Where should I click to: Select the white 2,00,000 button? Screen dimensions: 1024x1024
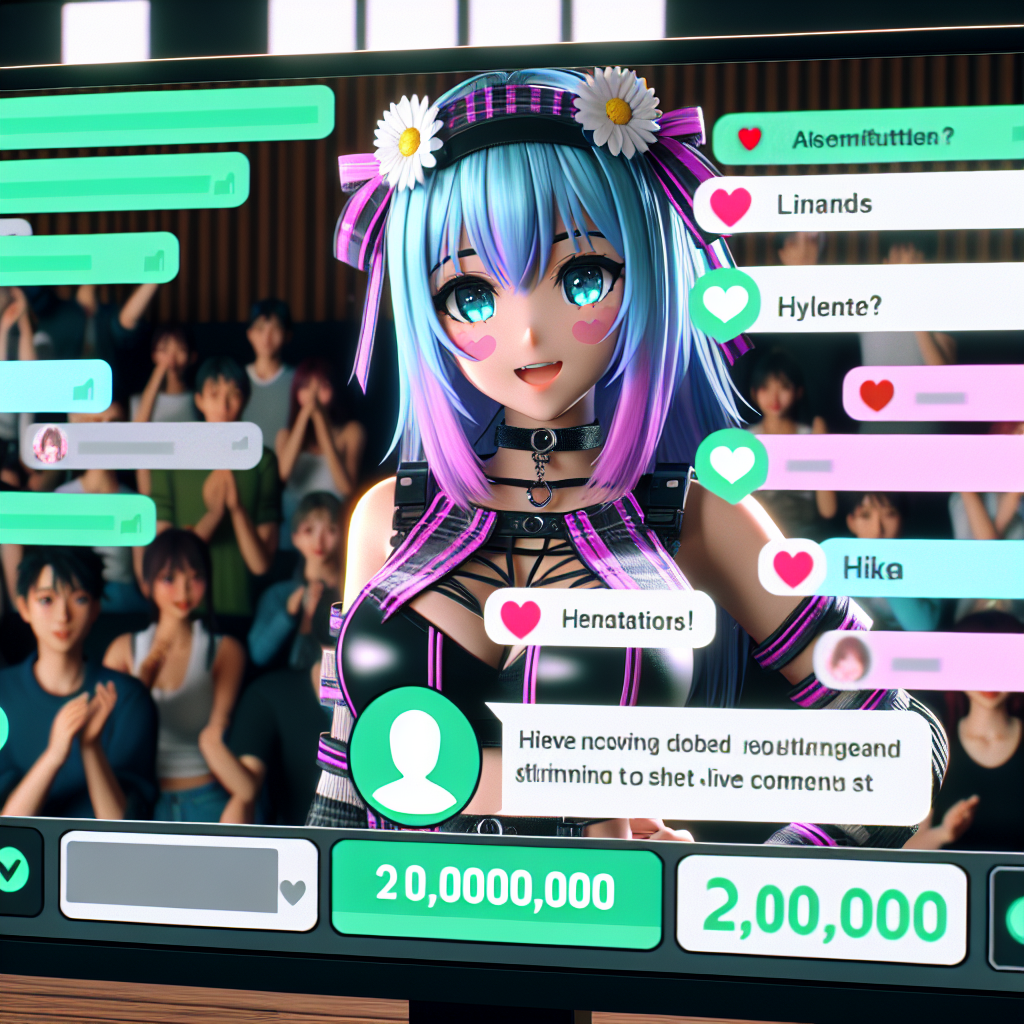822,909
